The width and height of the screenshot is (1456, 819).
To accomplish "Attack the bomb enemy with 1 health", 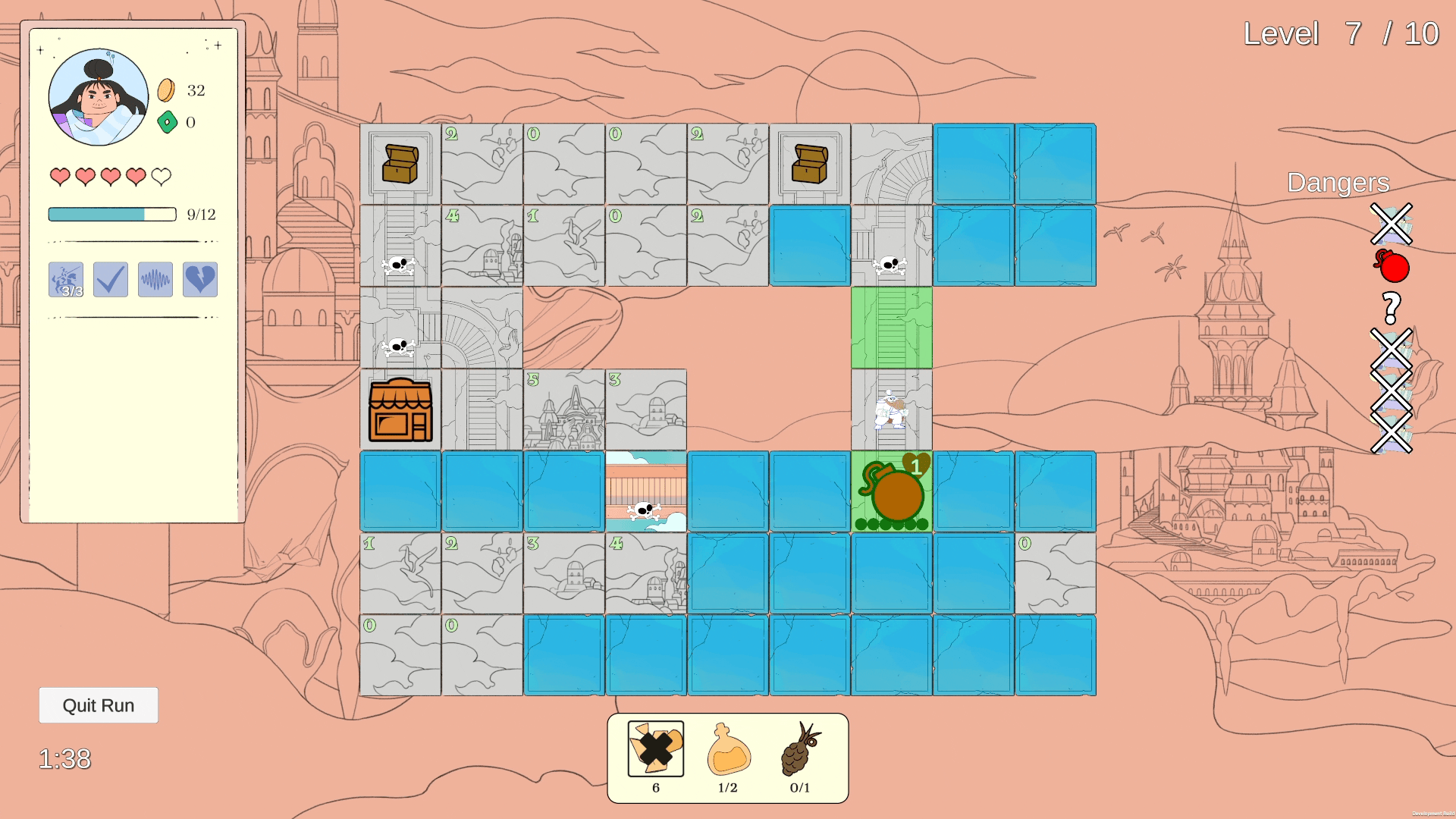I will [891, 491].
